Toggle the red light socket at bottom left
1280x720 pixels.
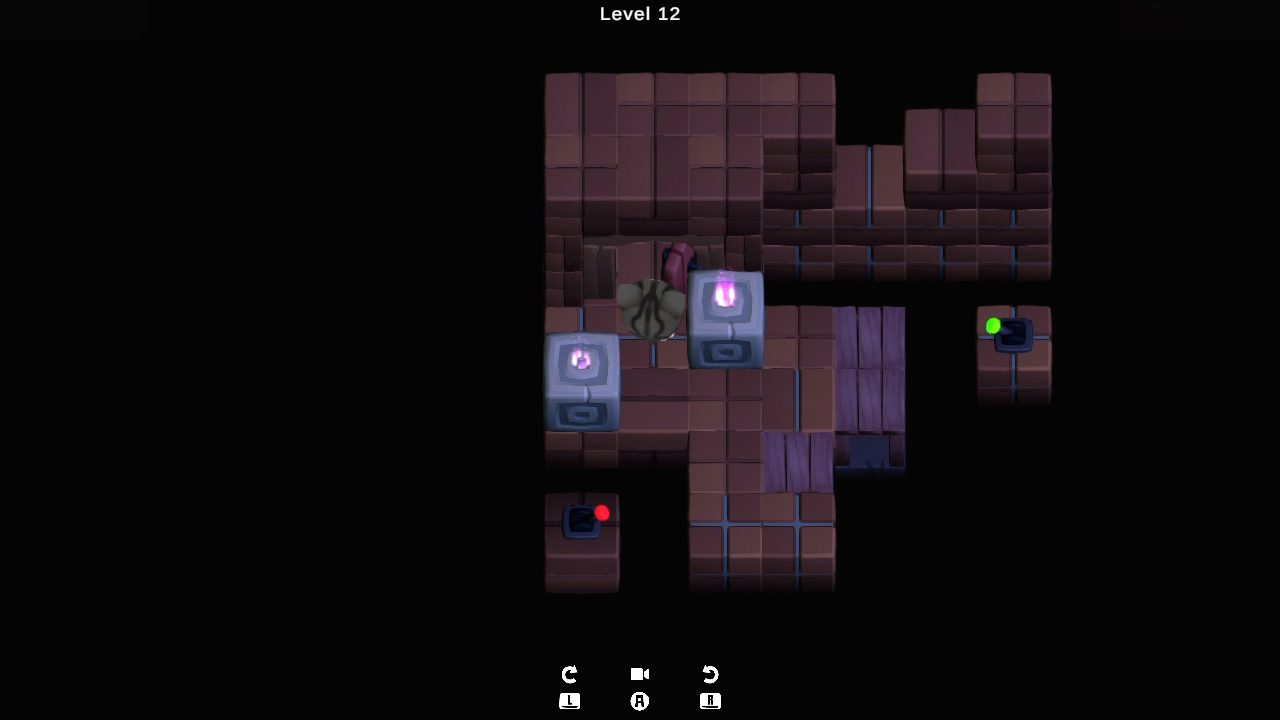tap(583, 521)
